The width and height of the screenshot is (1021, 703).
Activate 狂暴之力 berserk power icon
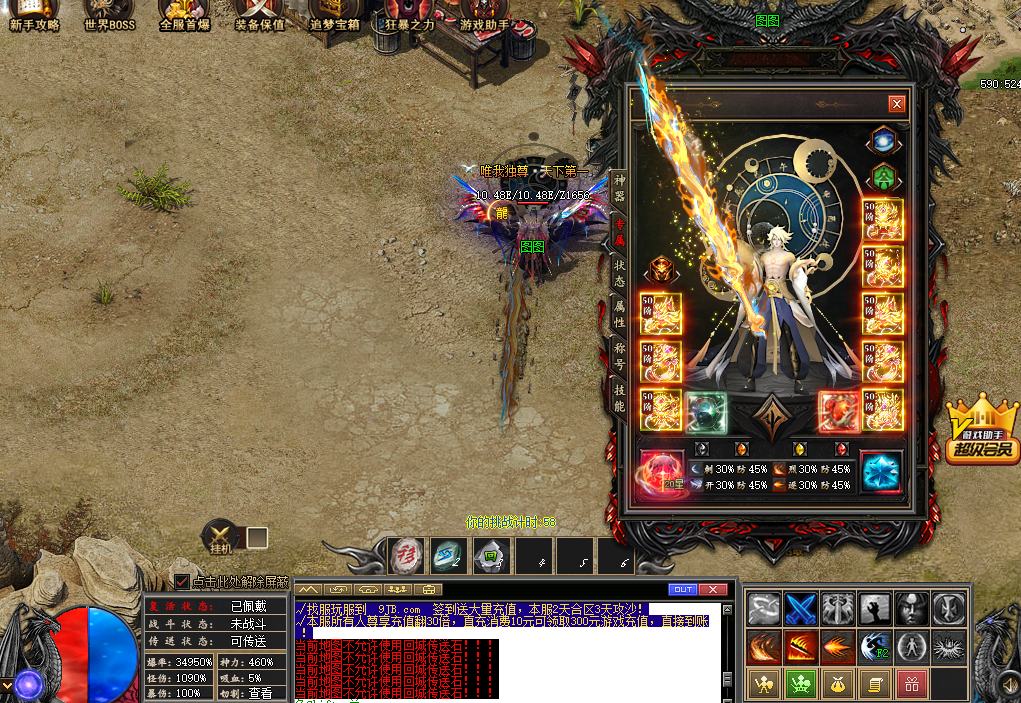410,14
